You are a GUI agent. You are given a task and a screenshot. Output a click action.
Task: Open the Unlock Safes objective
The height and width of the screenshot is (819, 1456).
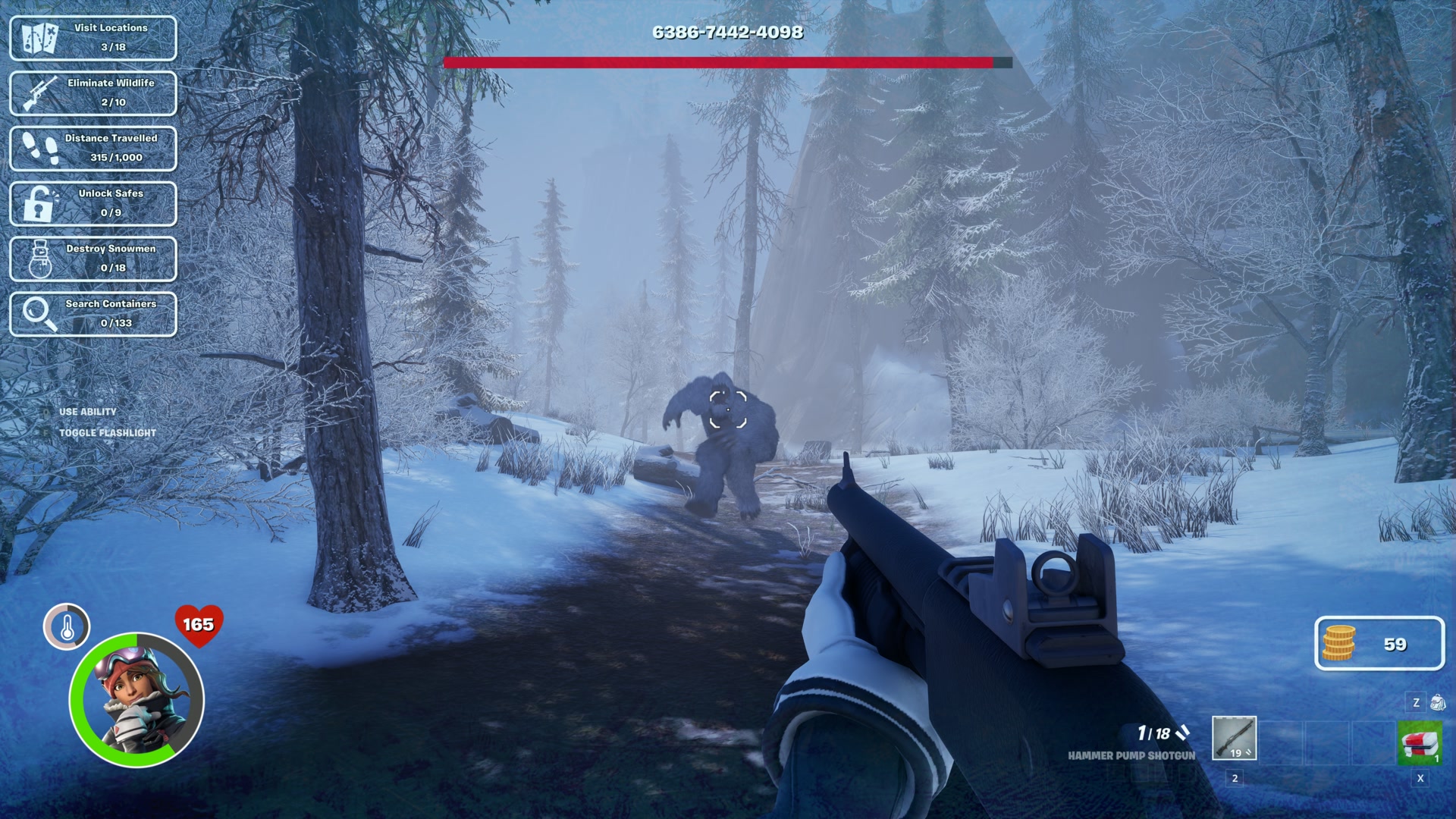[x=93, y=204]
